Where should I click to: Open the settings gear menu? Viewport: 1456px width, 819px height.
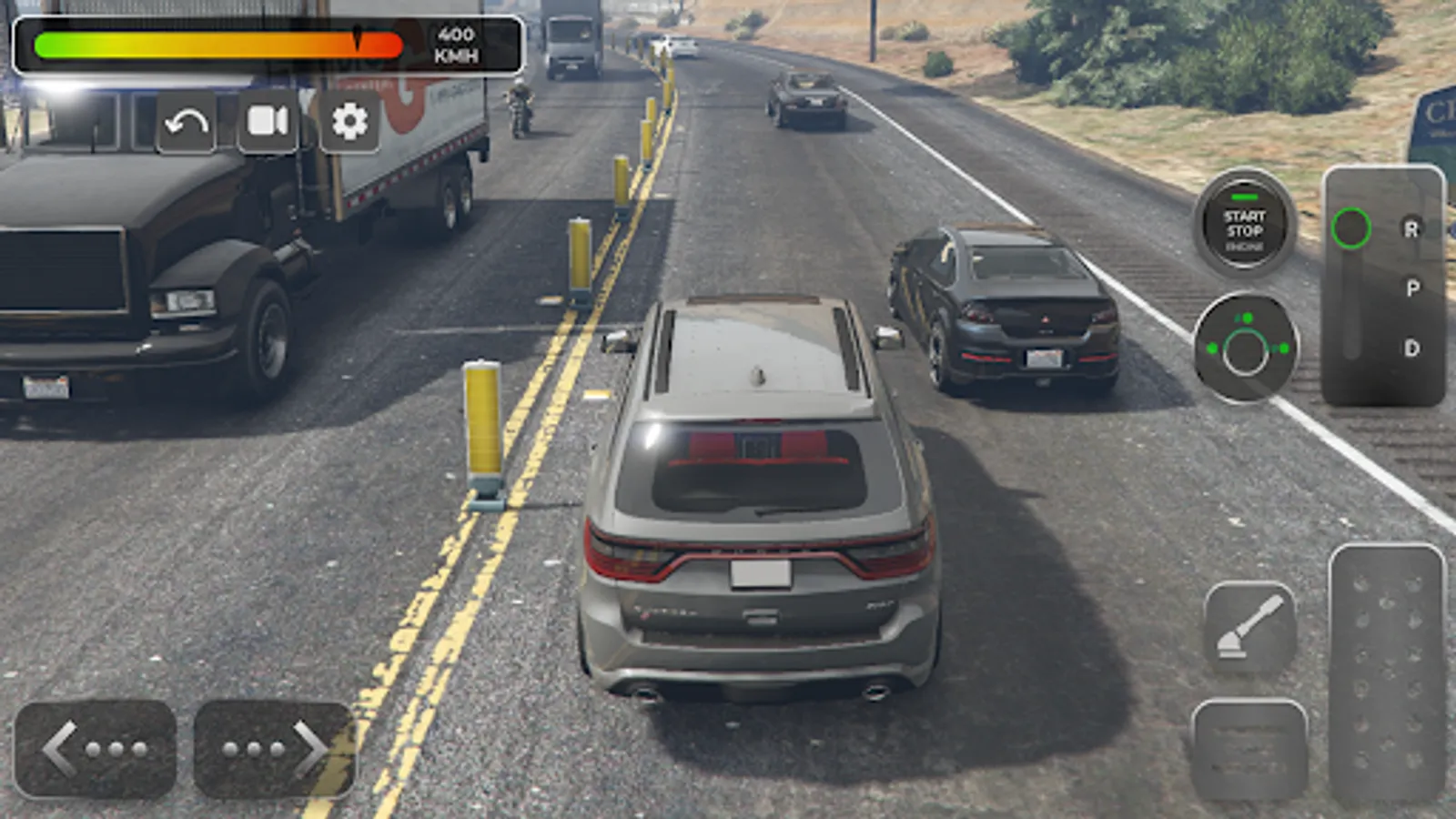[349, 121]
